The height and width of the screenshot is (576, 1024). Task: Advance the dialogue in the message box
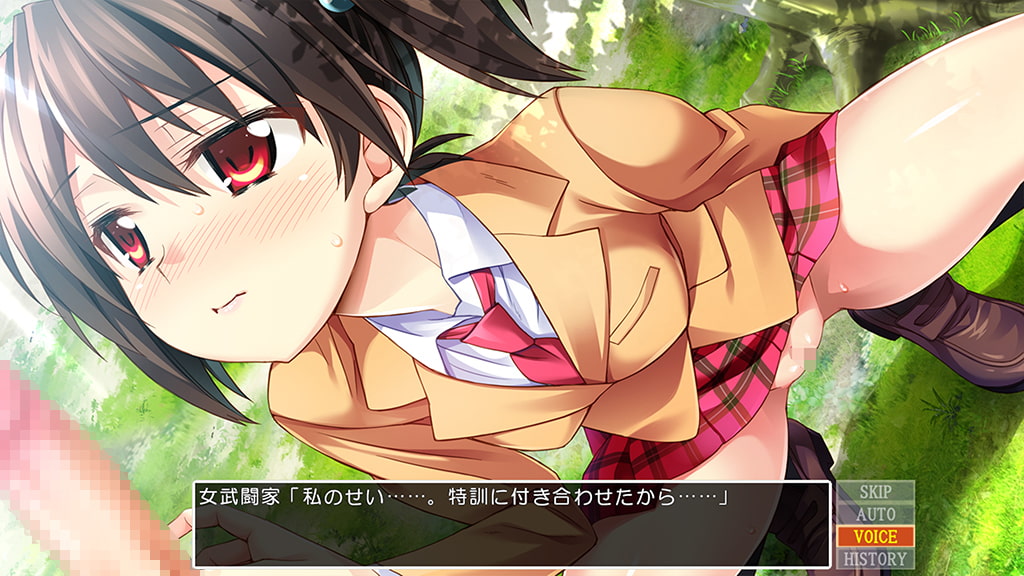511,525
